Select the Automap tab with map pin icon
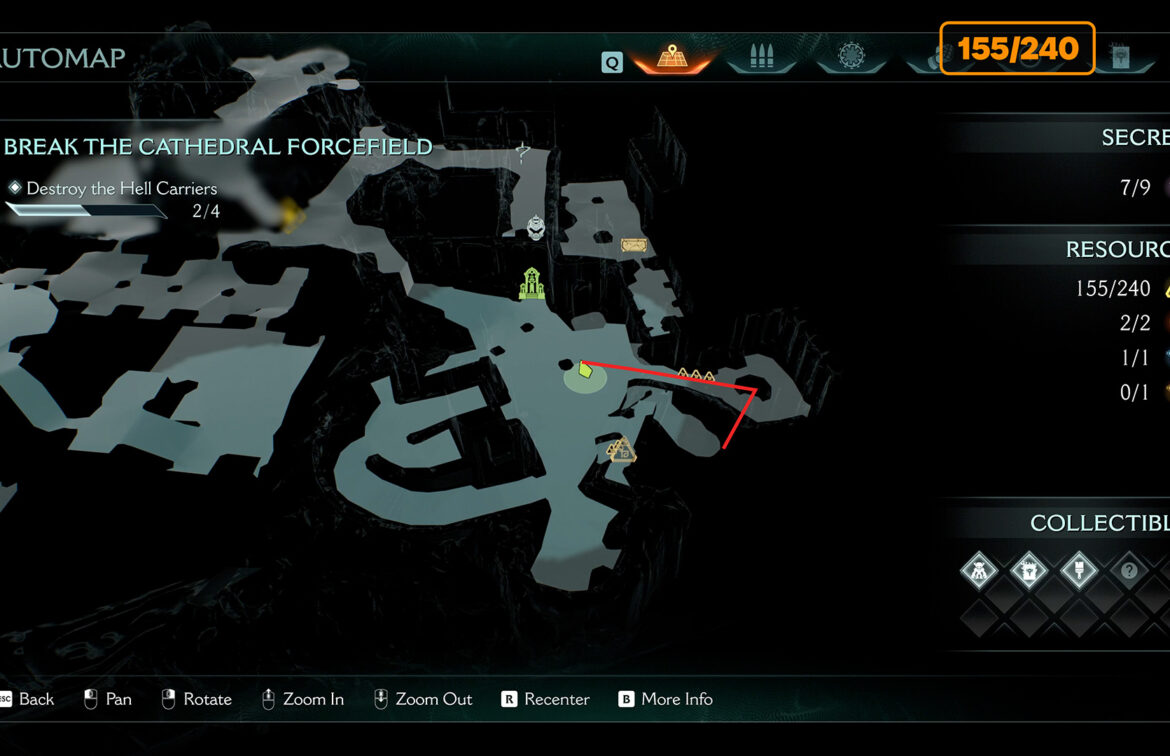This screenshot has width=1170, height=756. point(670,58)
